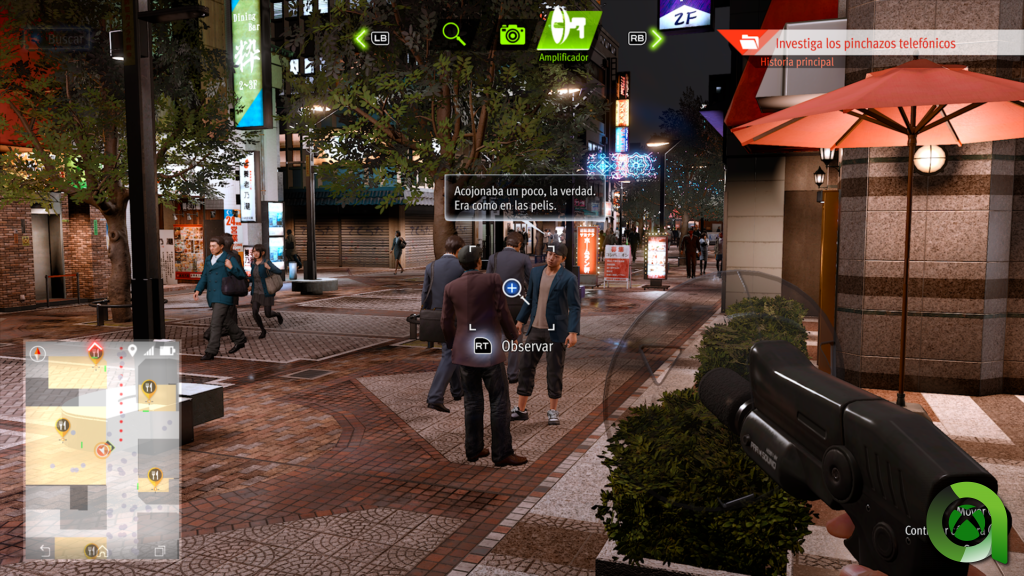Select the magnifying glass search tool
The width and height of the screenshot is (1024, 576).
click(x=454, y=34)
